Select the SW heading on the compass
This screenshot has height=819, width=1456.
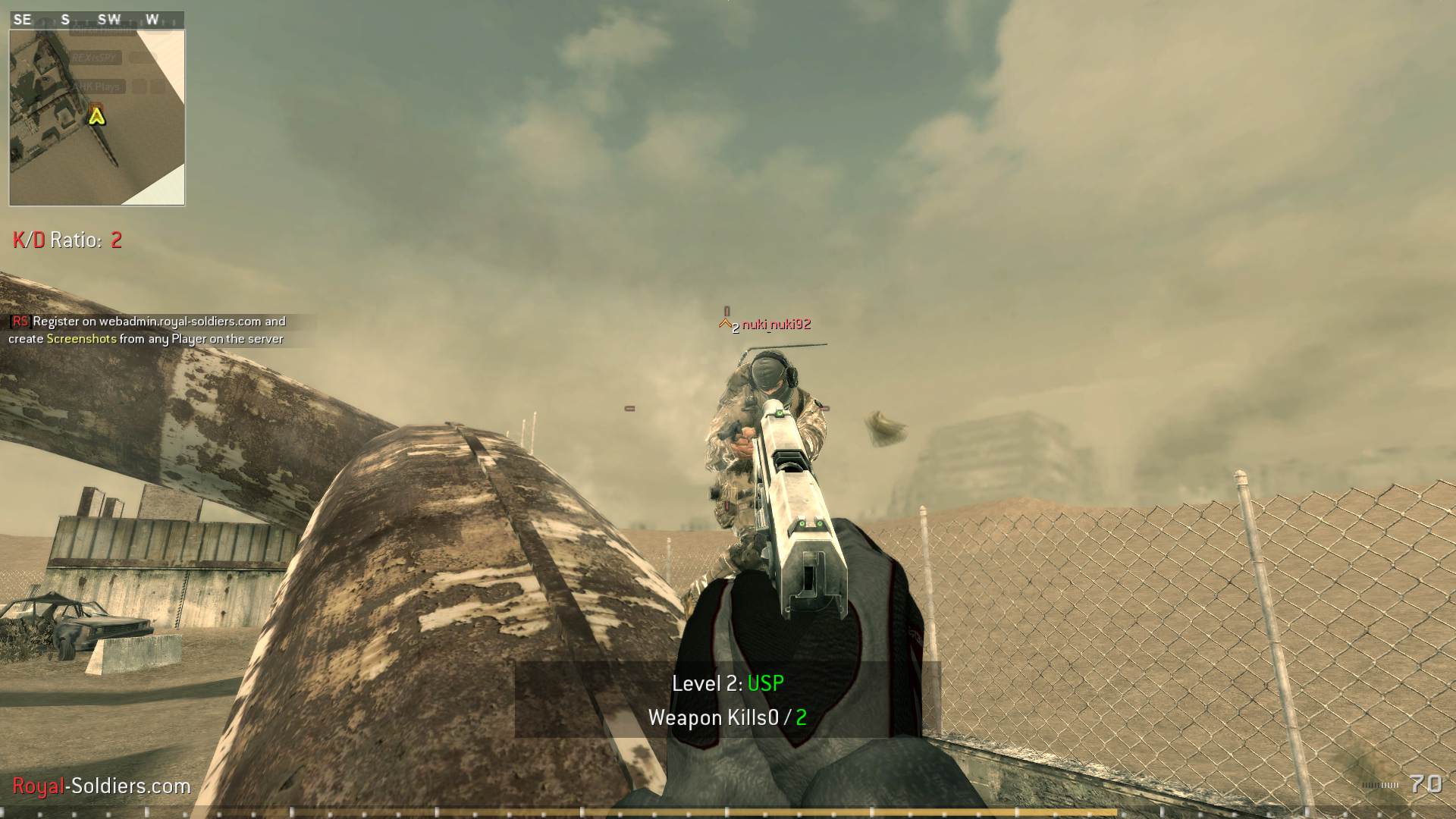110,19
